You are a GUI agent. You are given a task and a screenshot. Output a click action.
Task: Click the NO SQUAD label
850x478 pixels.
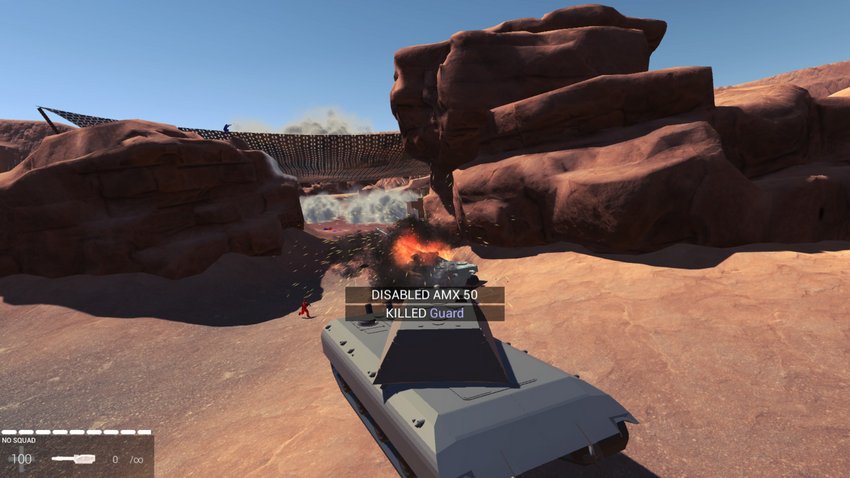(19, 440)
